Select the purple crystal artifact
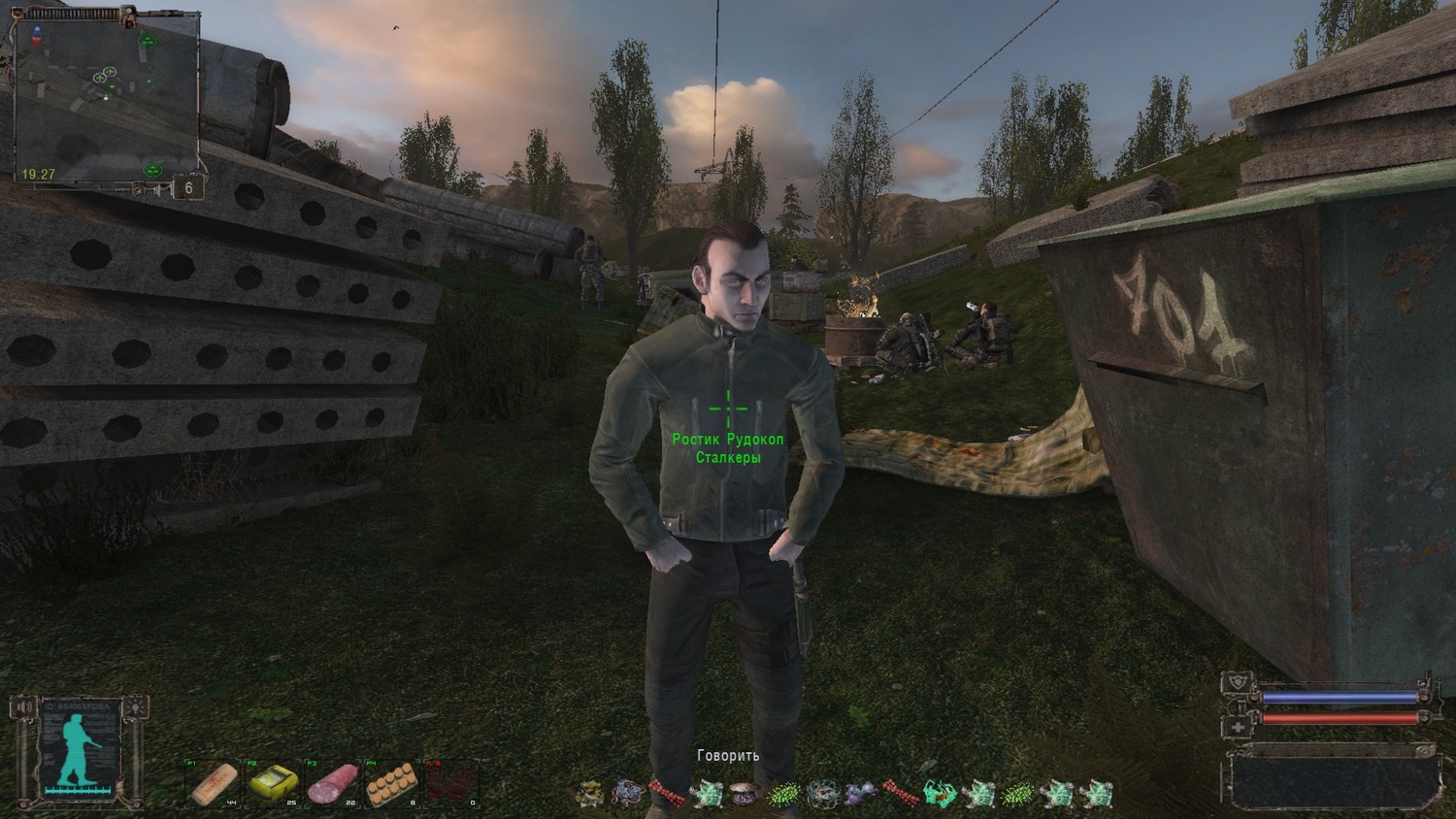This screenshot has width=1456, height=819. tap(860, 795)
